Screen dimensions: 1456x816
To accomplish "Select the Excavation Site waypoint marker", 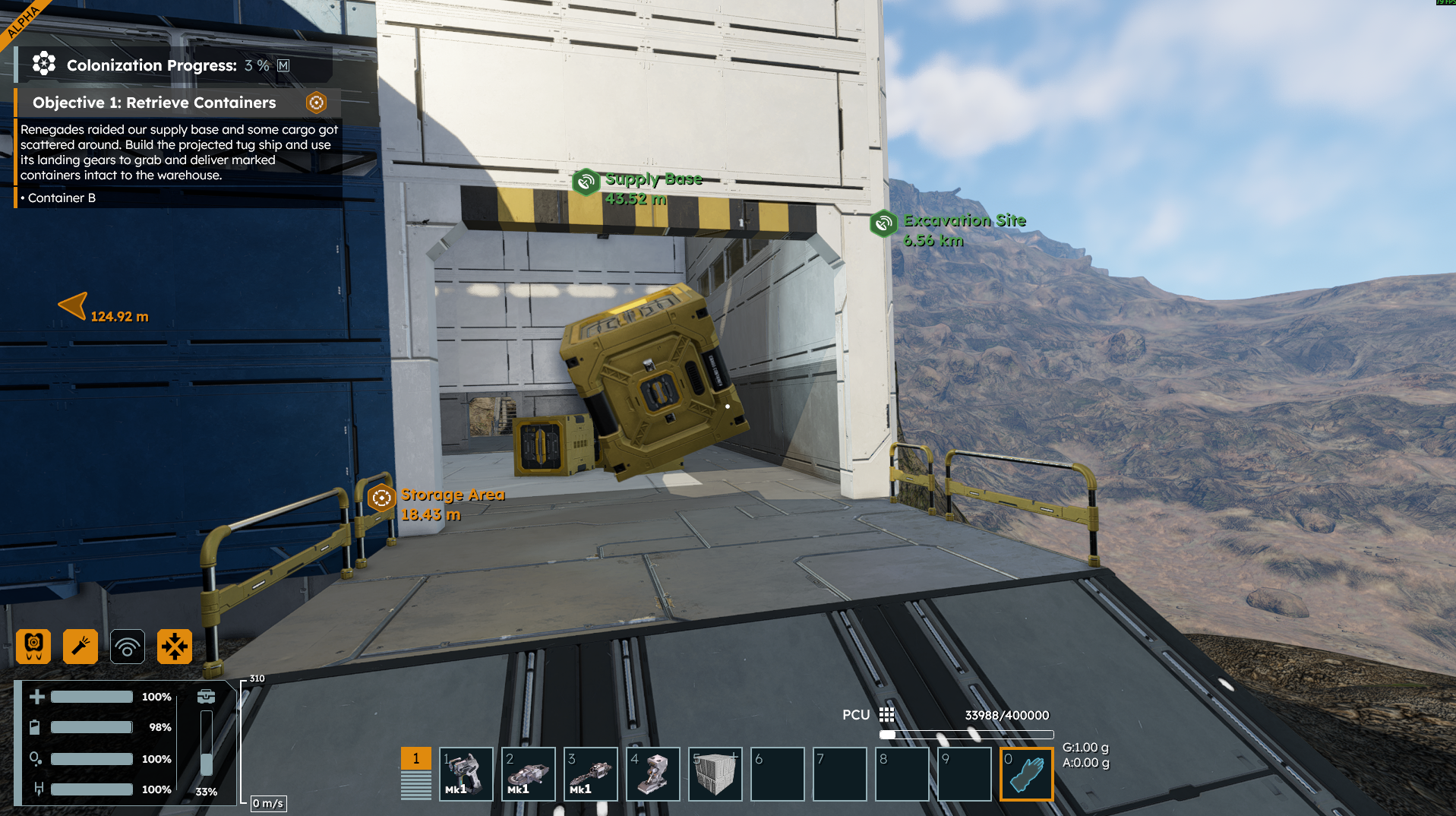I will (x=883, y=223).
